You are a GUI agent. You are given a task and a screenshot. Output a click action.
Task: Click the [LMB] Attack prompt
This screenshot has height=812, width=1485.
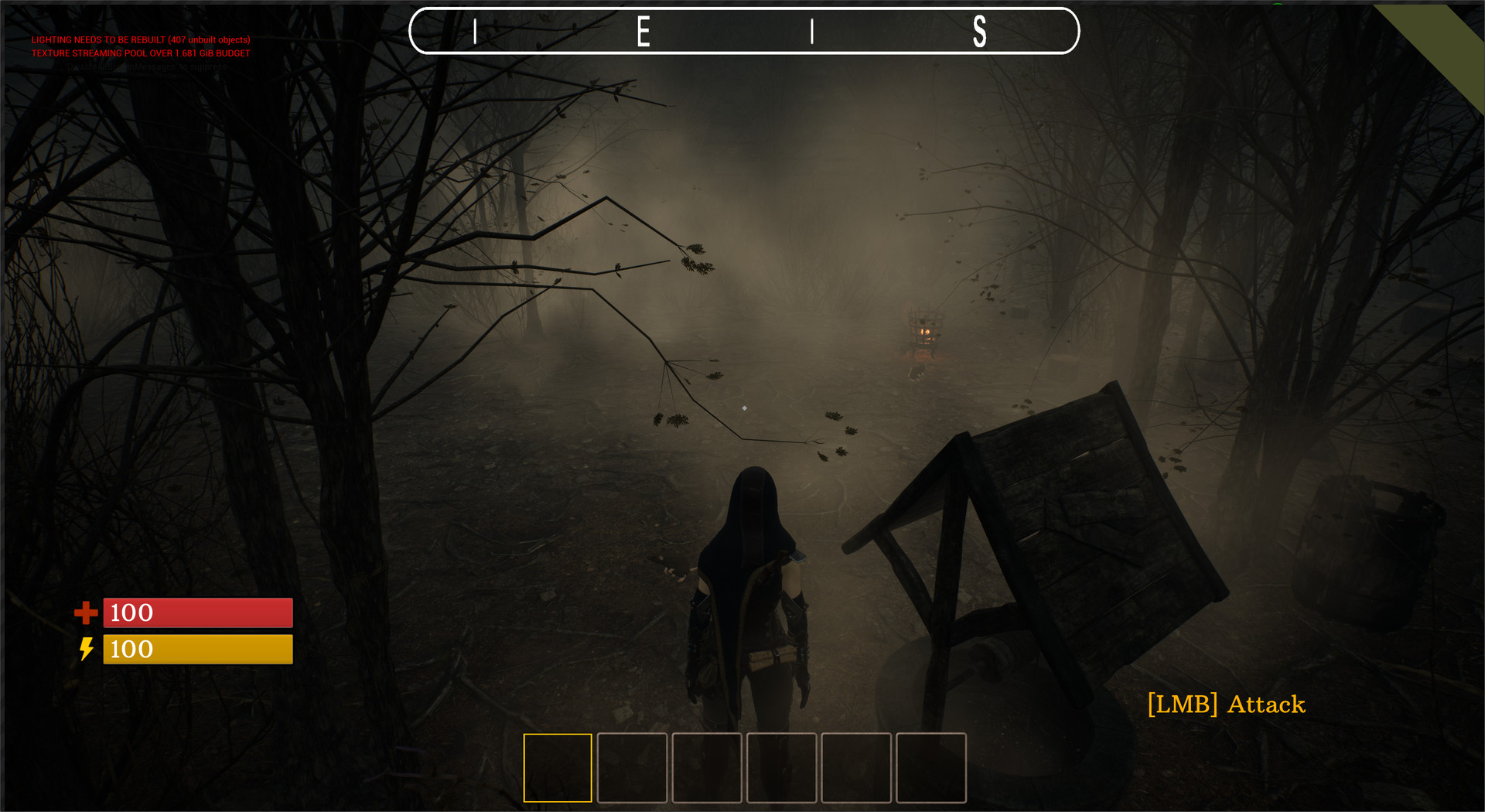click(1226, 705)
